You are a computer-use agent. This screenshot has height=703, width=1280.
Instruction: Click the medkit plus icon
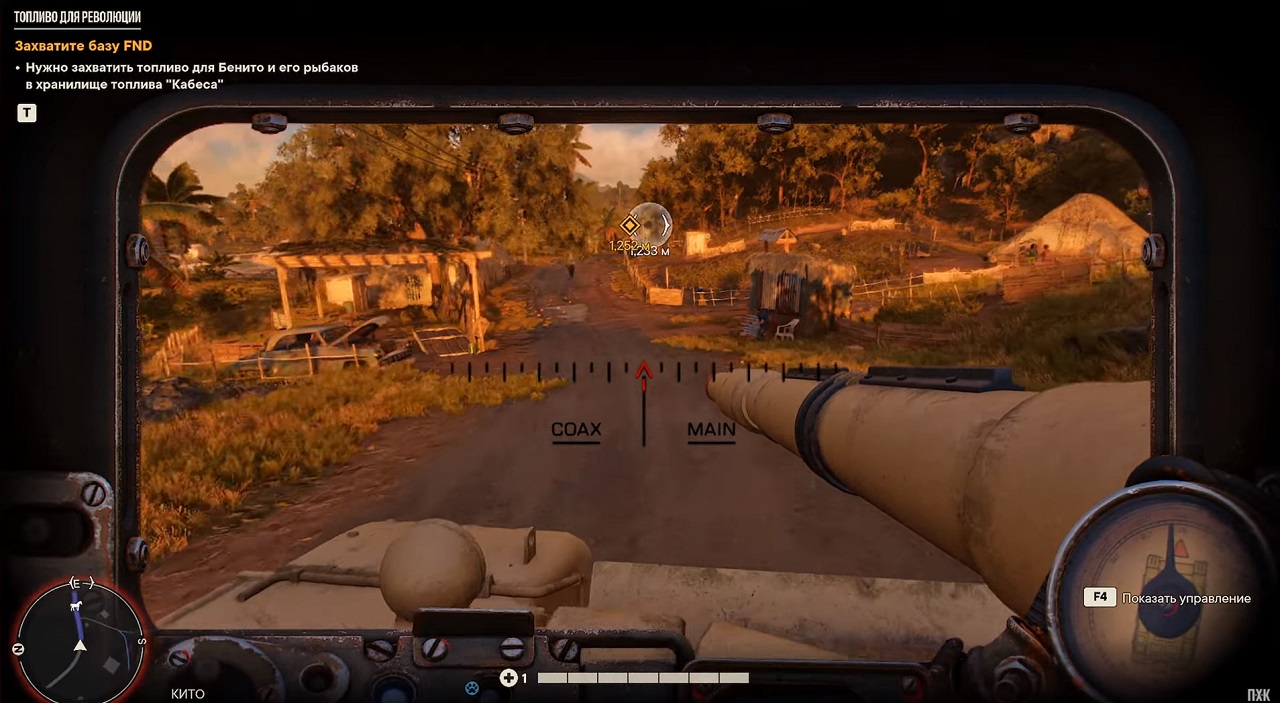click(x=508, y=678)
